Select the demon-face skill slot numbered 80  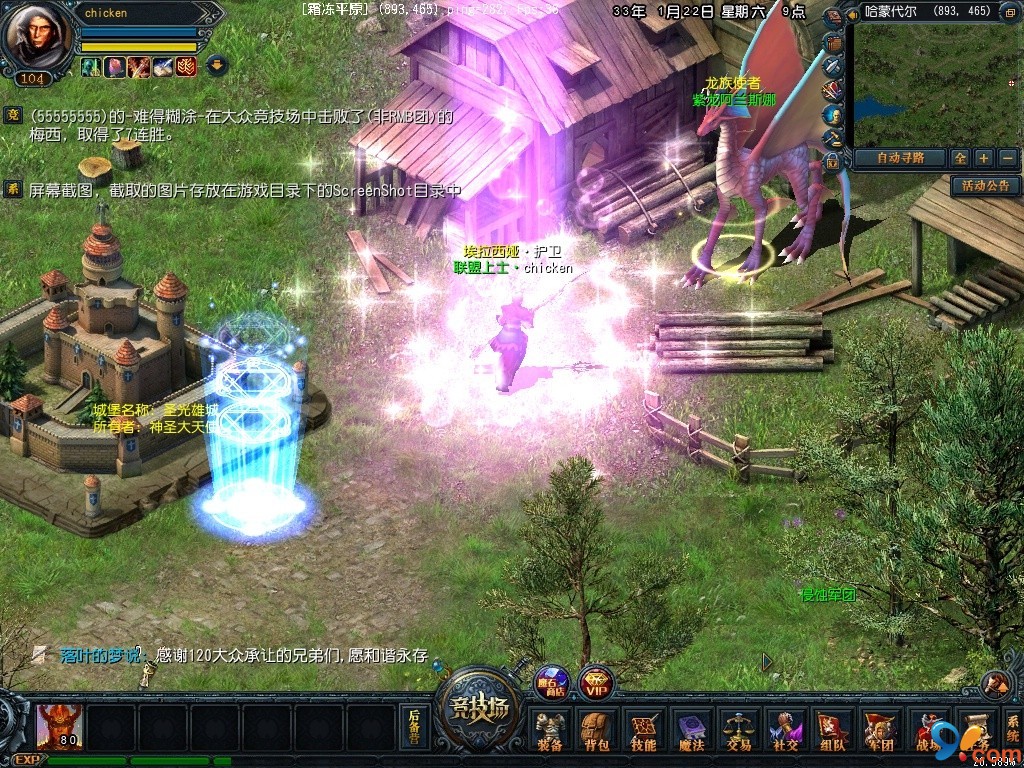(59, 726)
